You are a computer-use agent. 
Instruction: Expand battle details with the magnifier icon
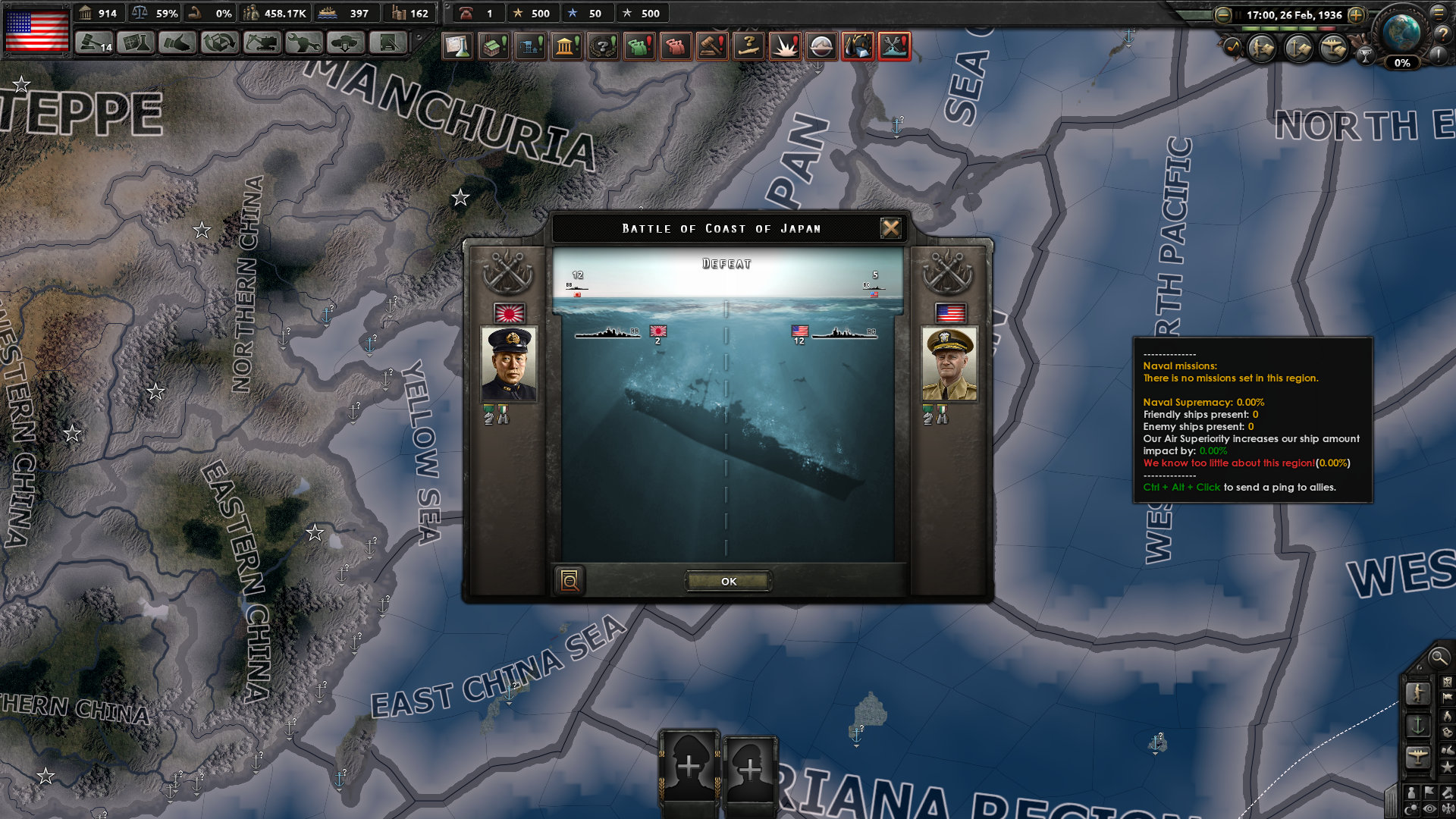[x=570, y=580]
